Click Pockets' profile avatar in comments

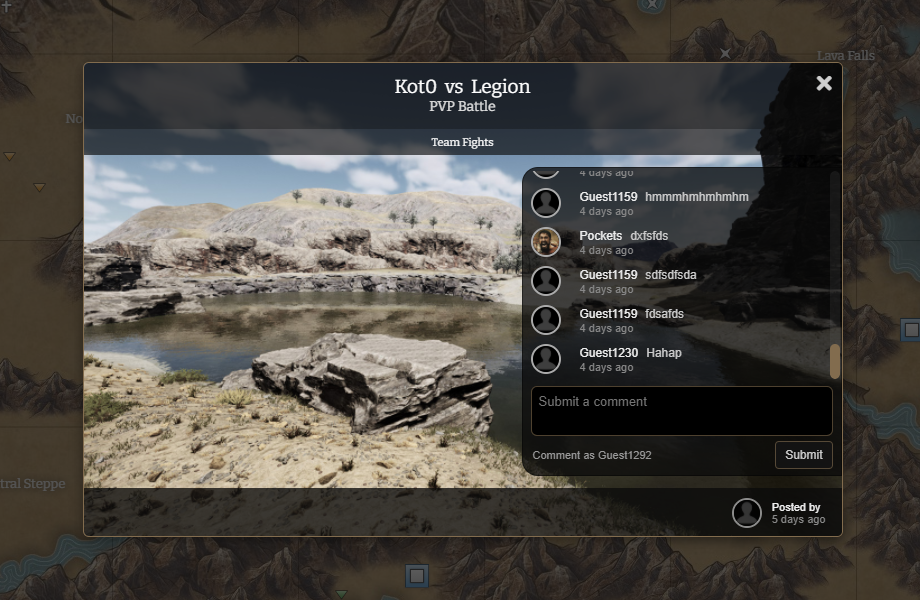point(546,242)
